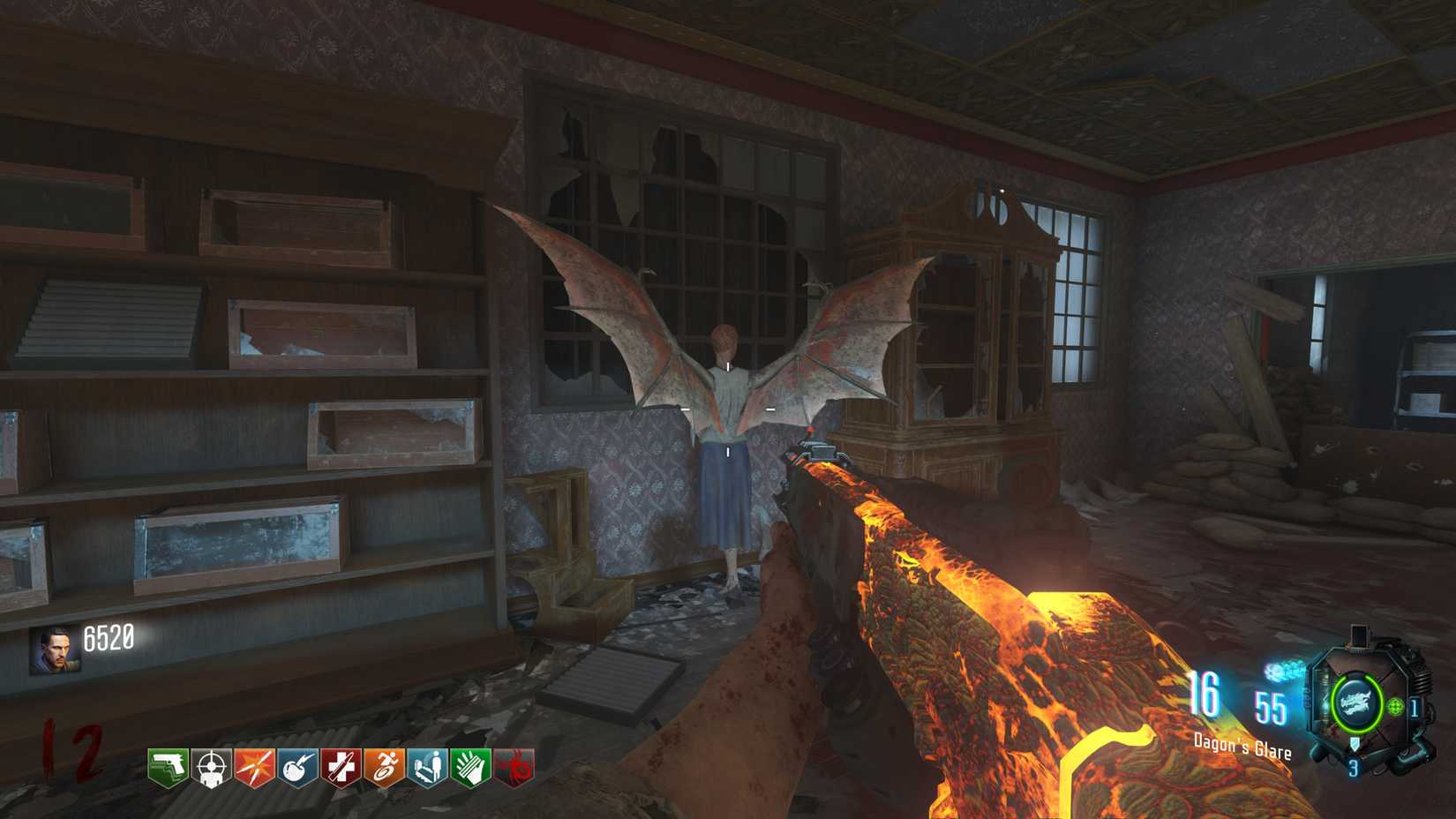1456x819 pixels.
Task: Select the green targeting reticle on the gadget
Action: tap(1393, 707)
